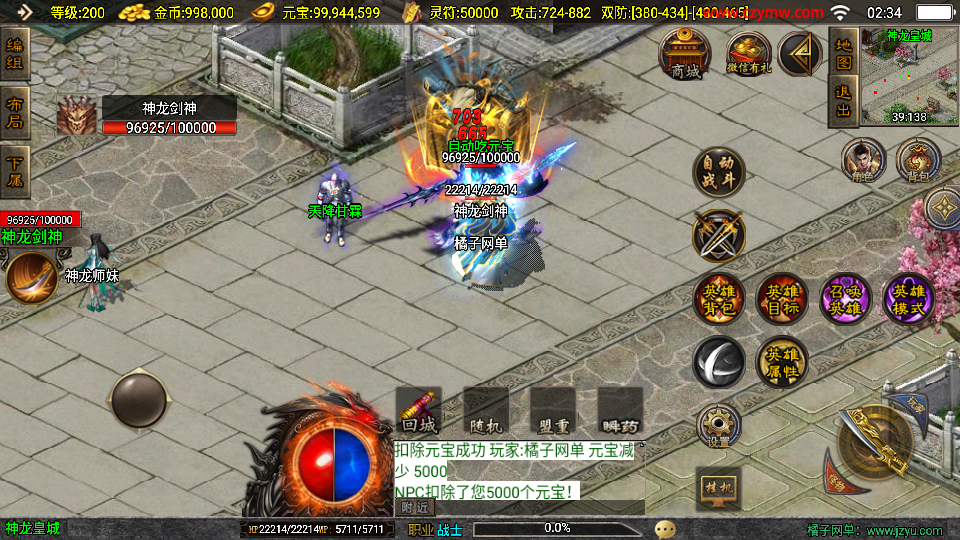Open the 英雄背包 hero bag

[x=719, y=298]
